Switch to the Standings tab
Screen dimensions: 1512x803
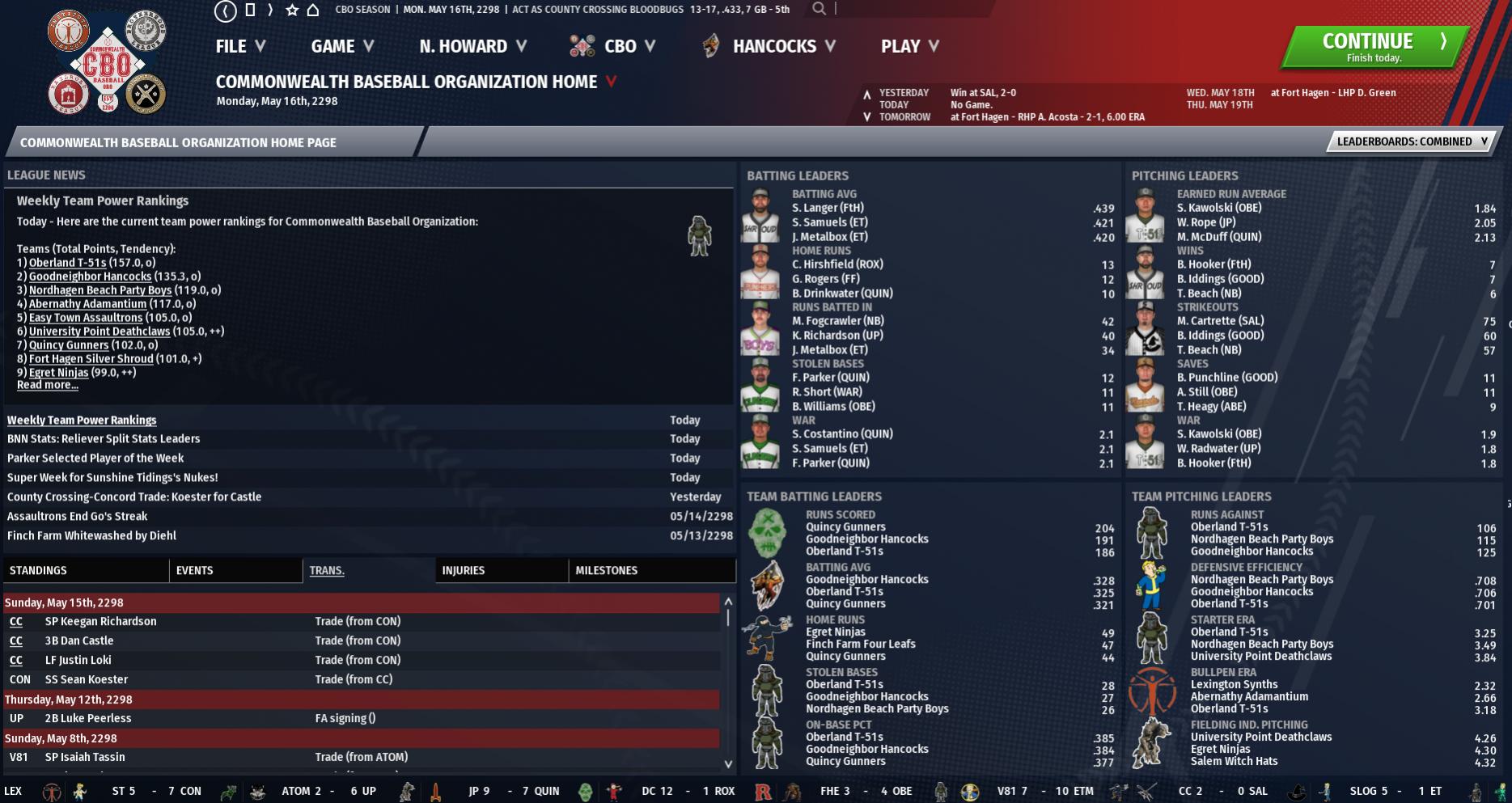click(x=39, y=570)
